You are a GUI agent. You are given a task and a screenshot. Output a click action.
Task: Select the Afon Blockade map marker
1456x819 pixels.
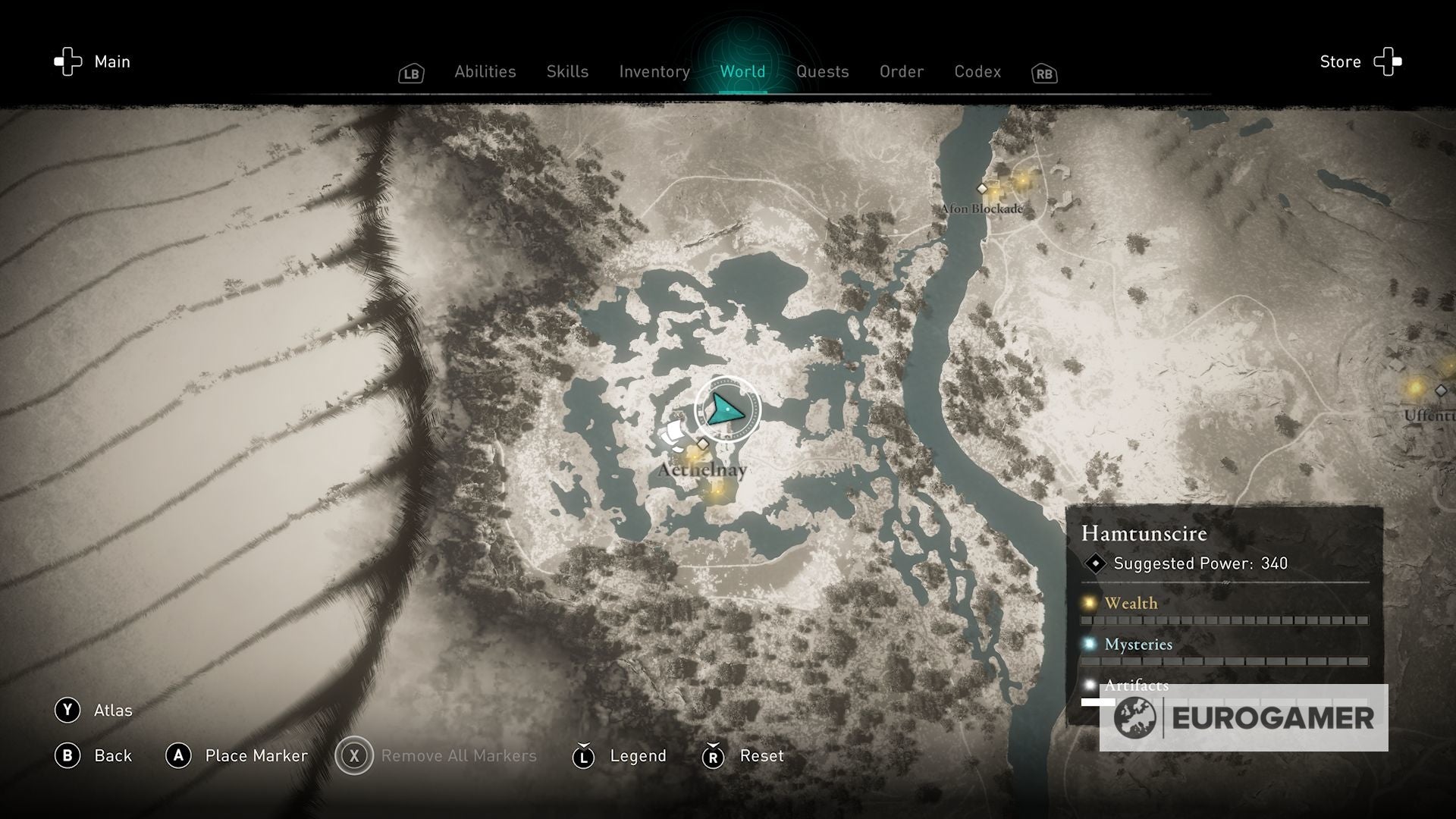click(982, 189)
